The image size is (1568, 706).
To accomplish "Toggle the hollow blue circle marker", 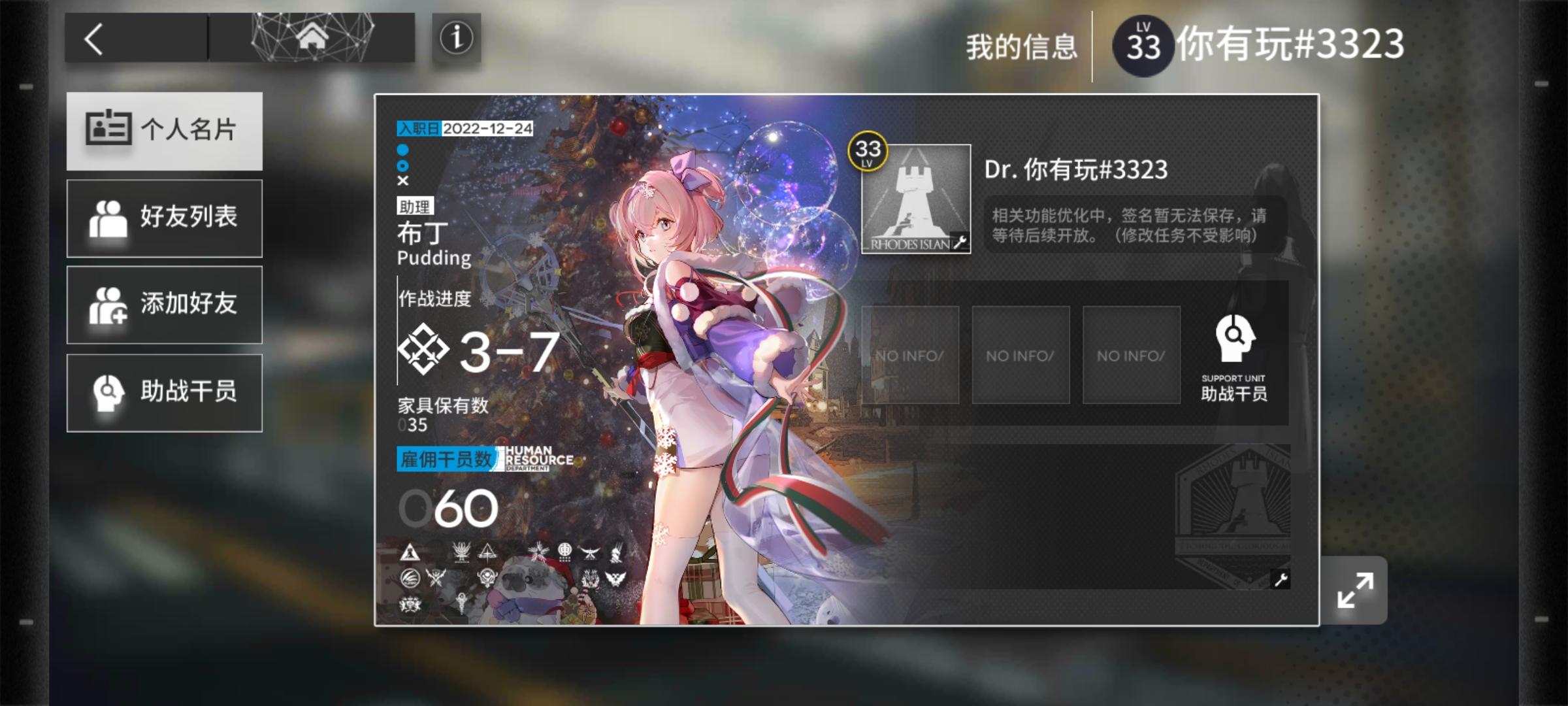I will [402, 165].
